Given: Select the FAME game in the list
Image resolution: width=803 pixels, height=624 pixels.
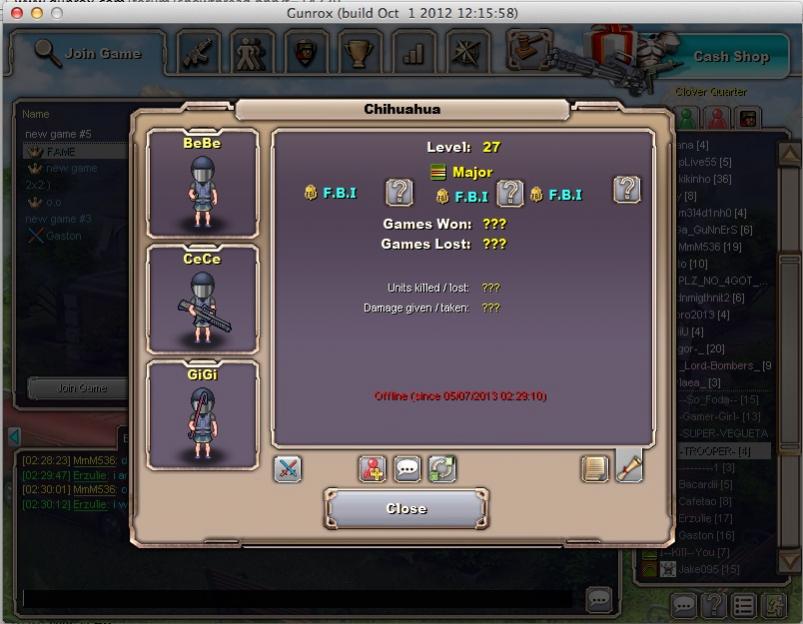Looking at the screenshot, I should tap(62, 151).
